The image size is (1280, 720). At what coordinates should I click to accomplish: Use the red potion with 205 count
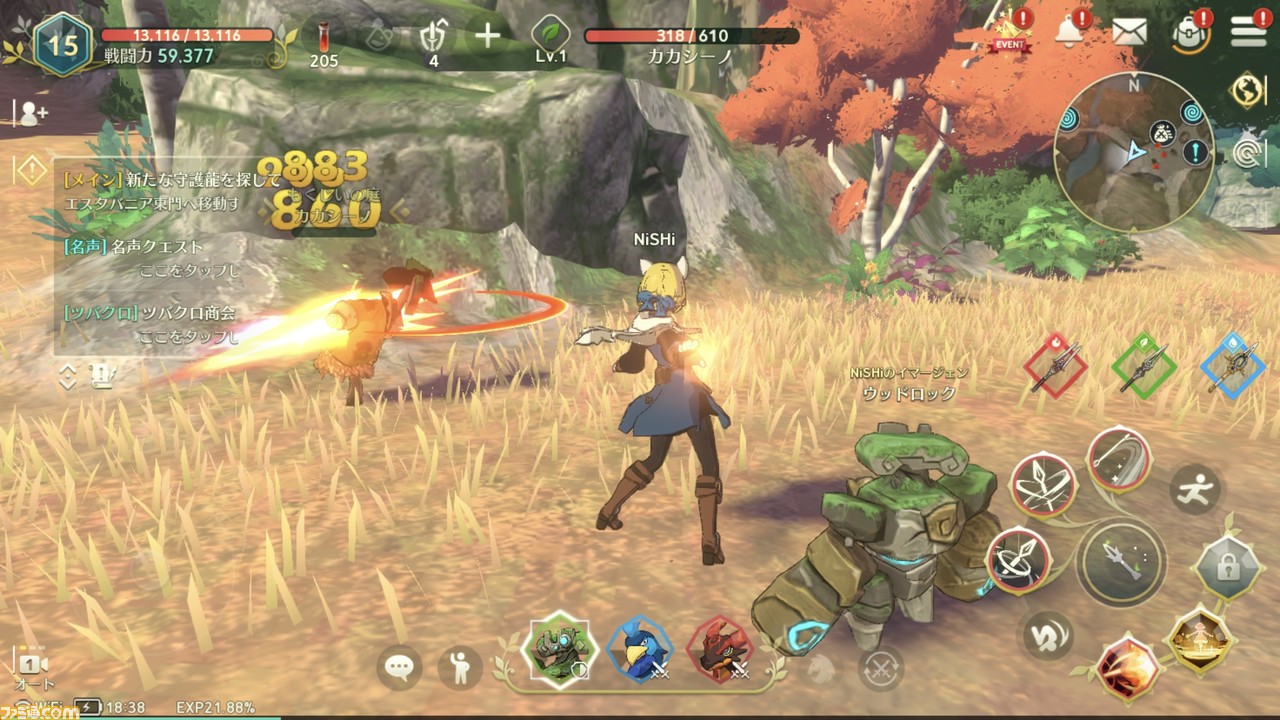click(x=324, y=40)
